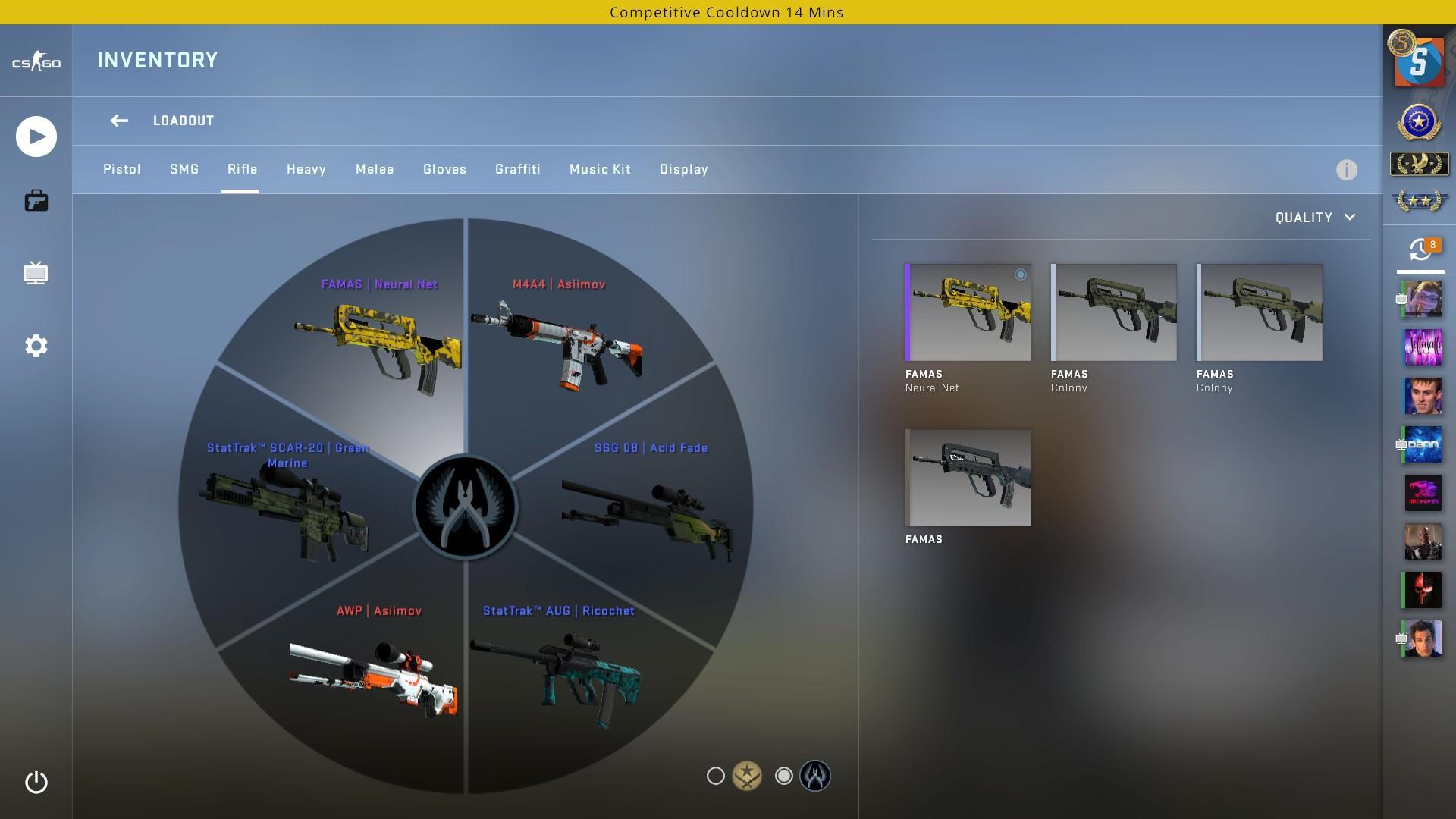Show the Melee tab

point(375,169)
